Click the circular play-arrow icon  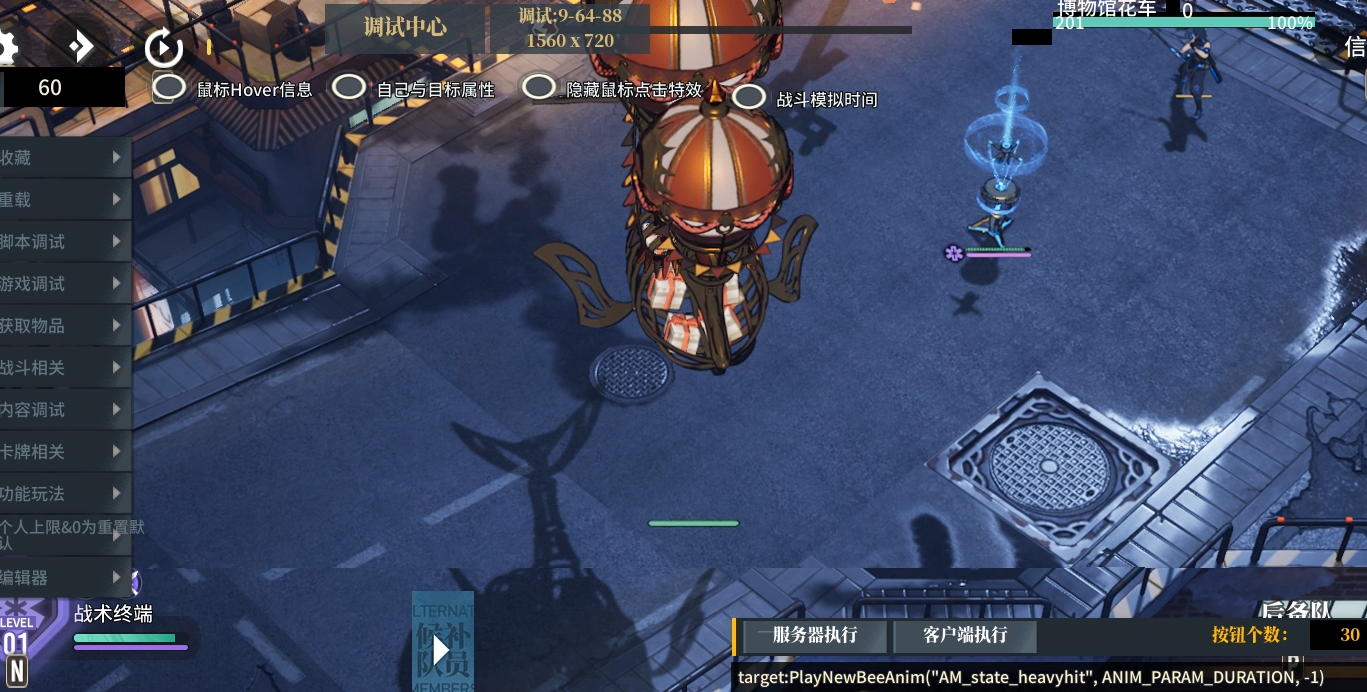pos(163,47)
